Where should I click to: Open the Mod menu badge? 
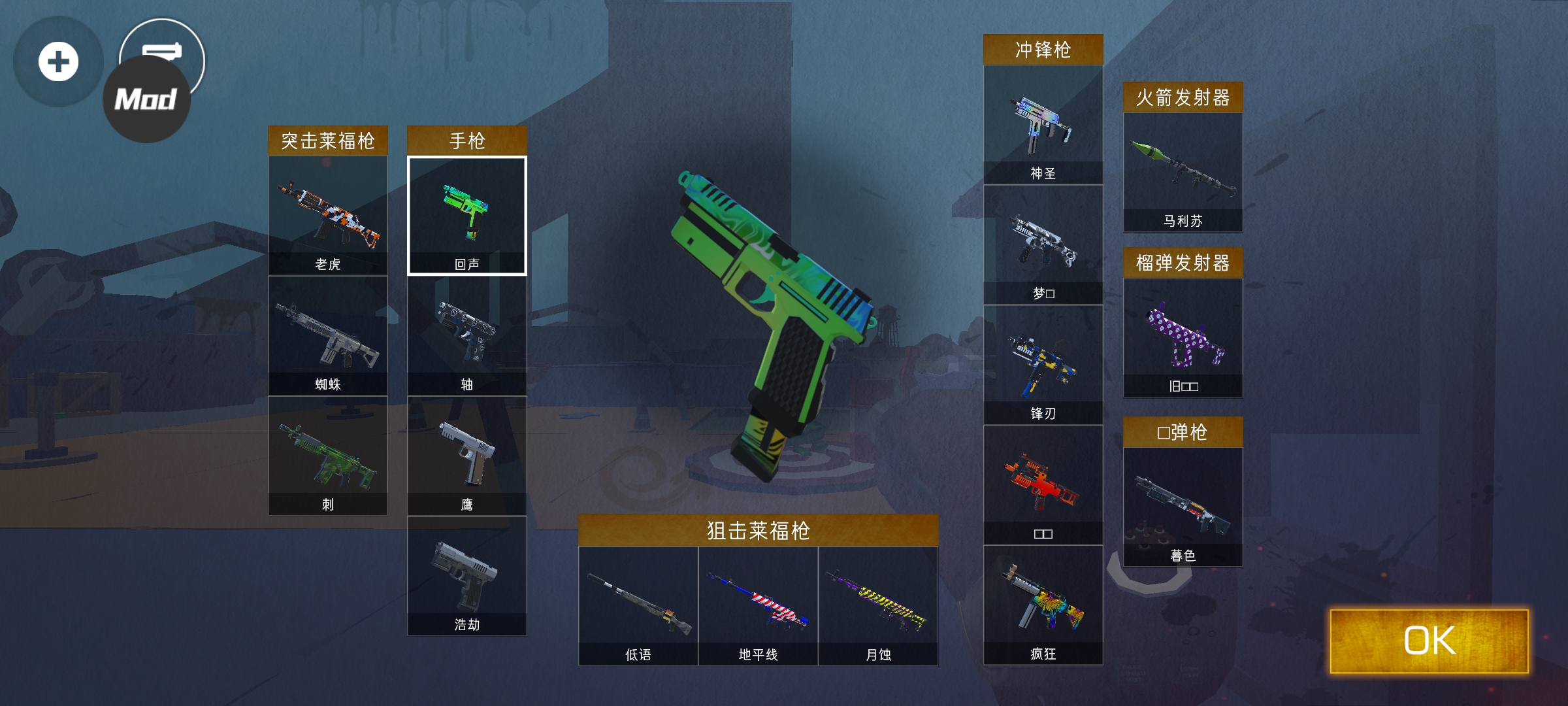coord(146,100)
